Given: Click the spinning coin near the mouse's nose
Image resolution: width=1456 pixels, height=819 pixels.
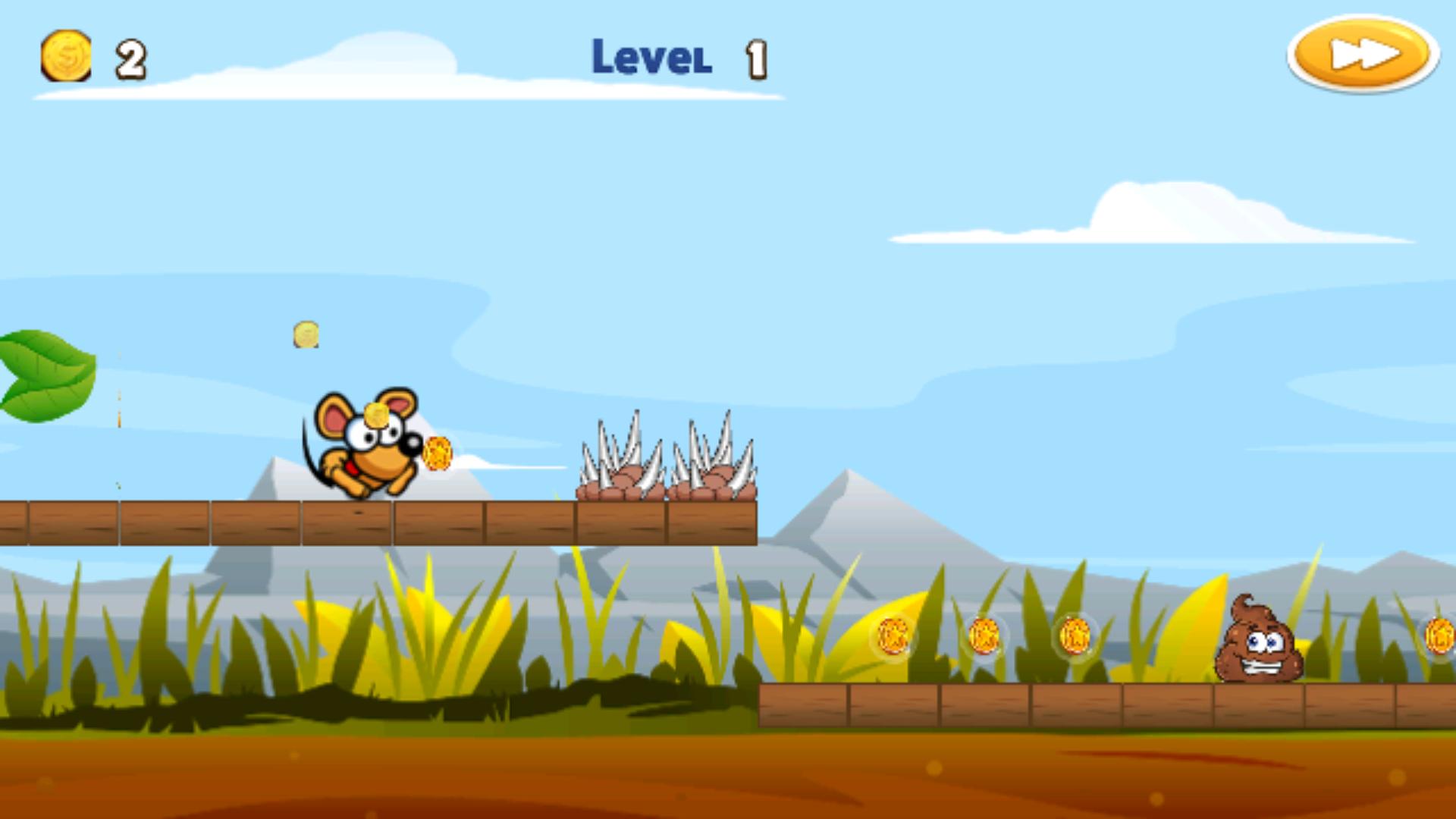Looking at the screenshot, I should pos(438,453).
